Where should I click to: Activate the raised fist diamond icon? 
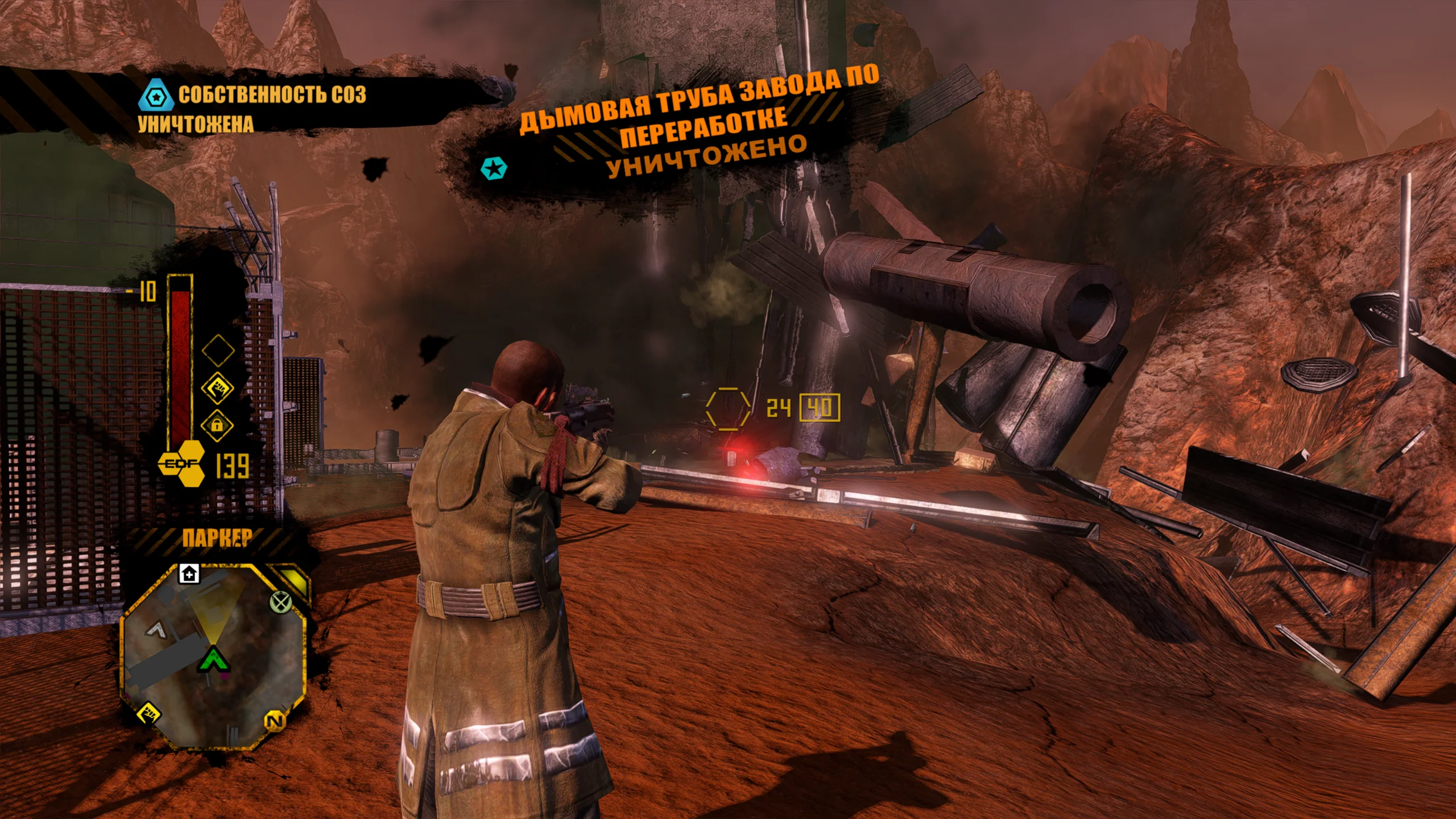tap(218, 388)
